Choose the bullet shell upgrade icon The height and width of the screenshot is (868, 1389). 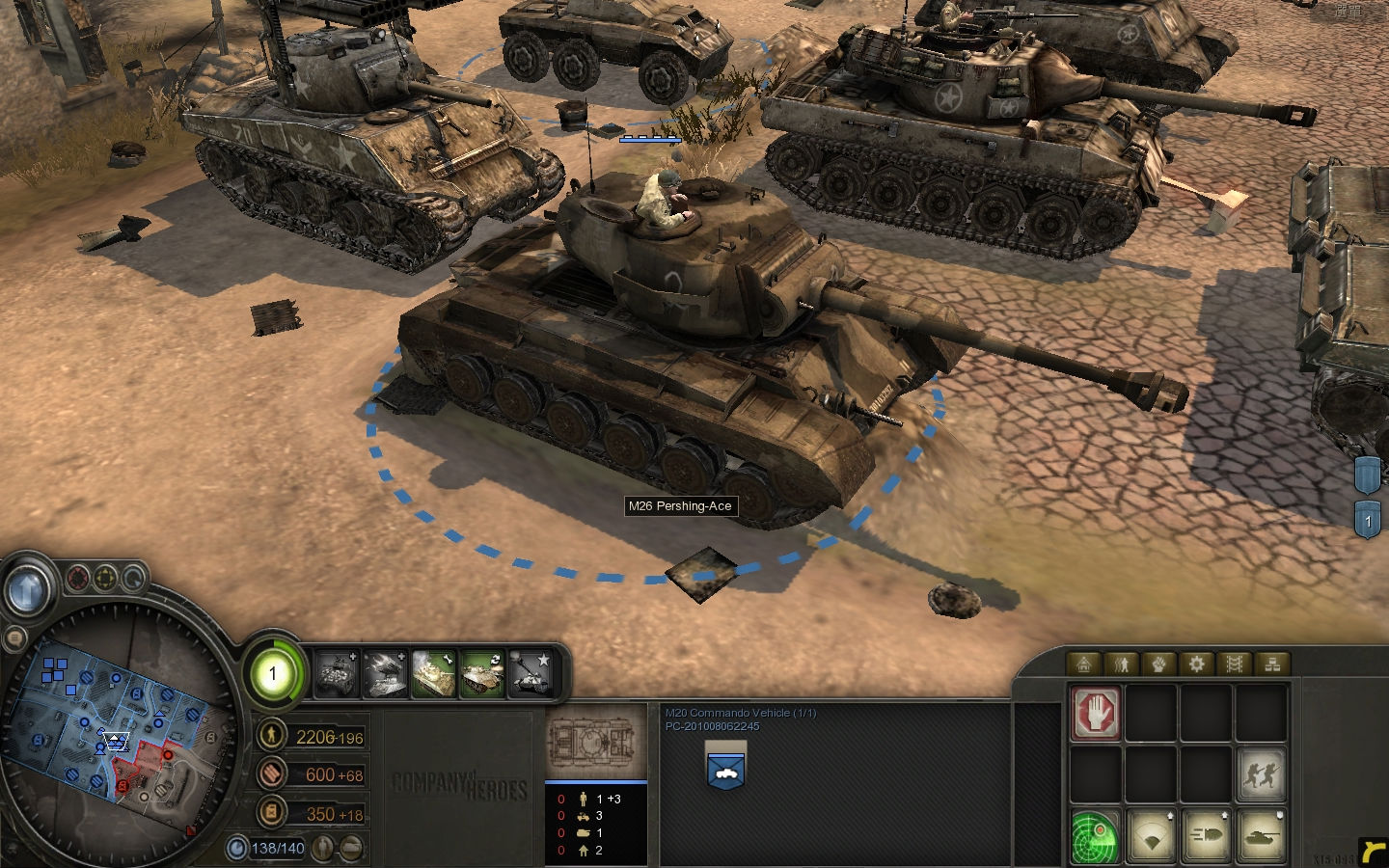(1207, 835)
